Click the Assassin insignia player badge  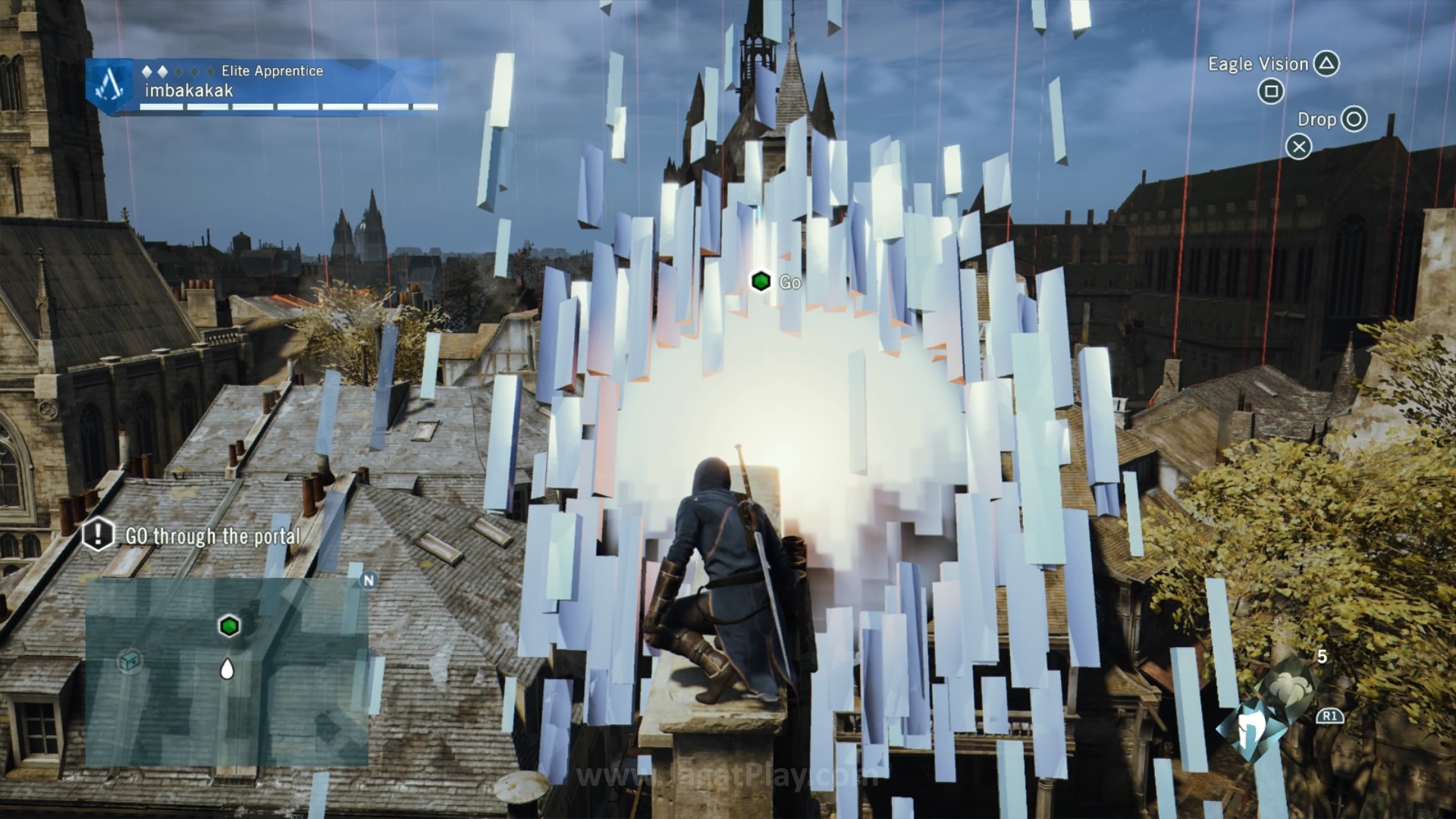pos(111,86)
